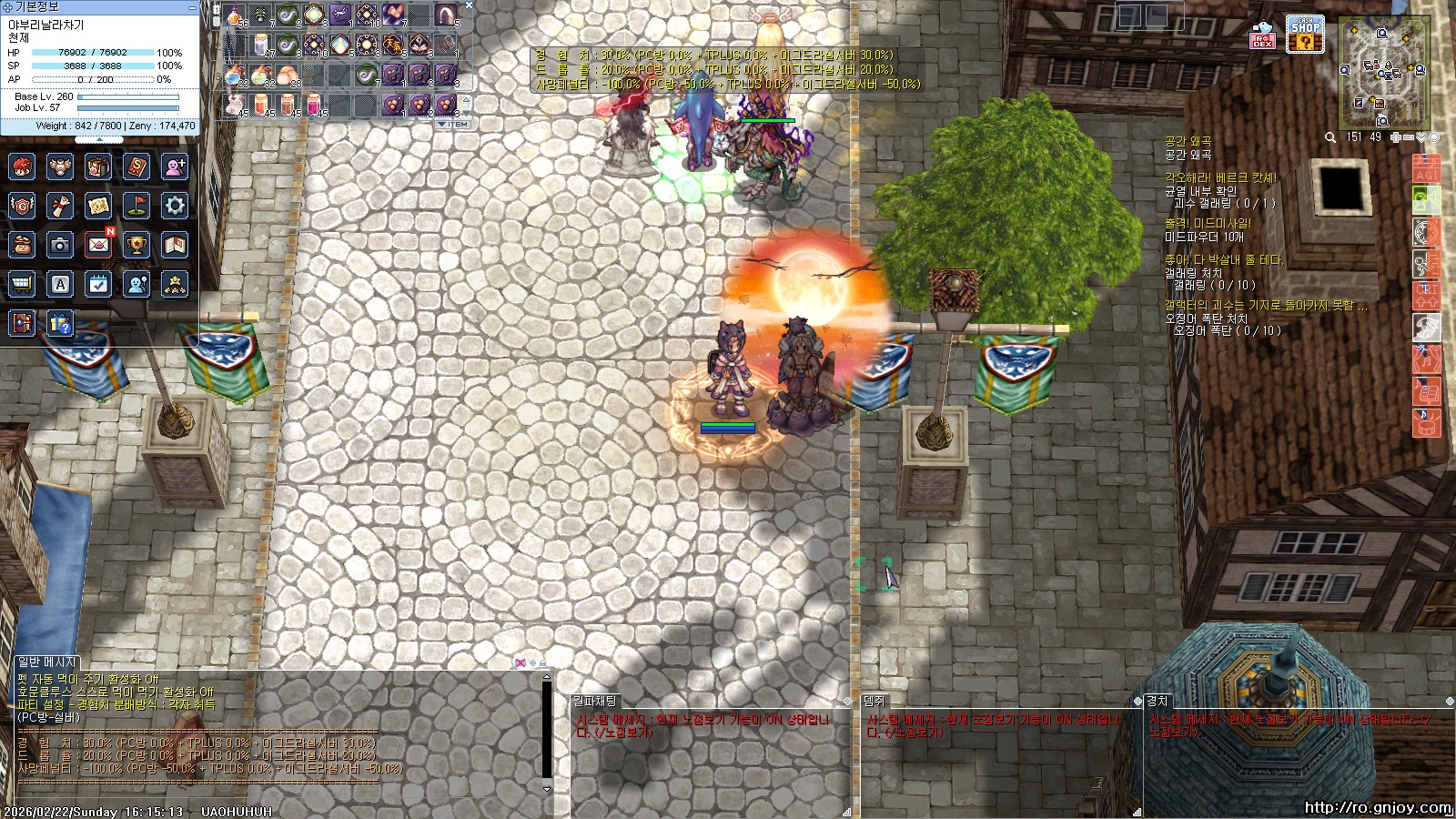Open the calendar attendance check icon

[98, 284]
